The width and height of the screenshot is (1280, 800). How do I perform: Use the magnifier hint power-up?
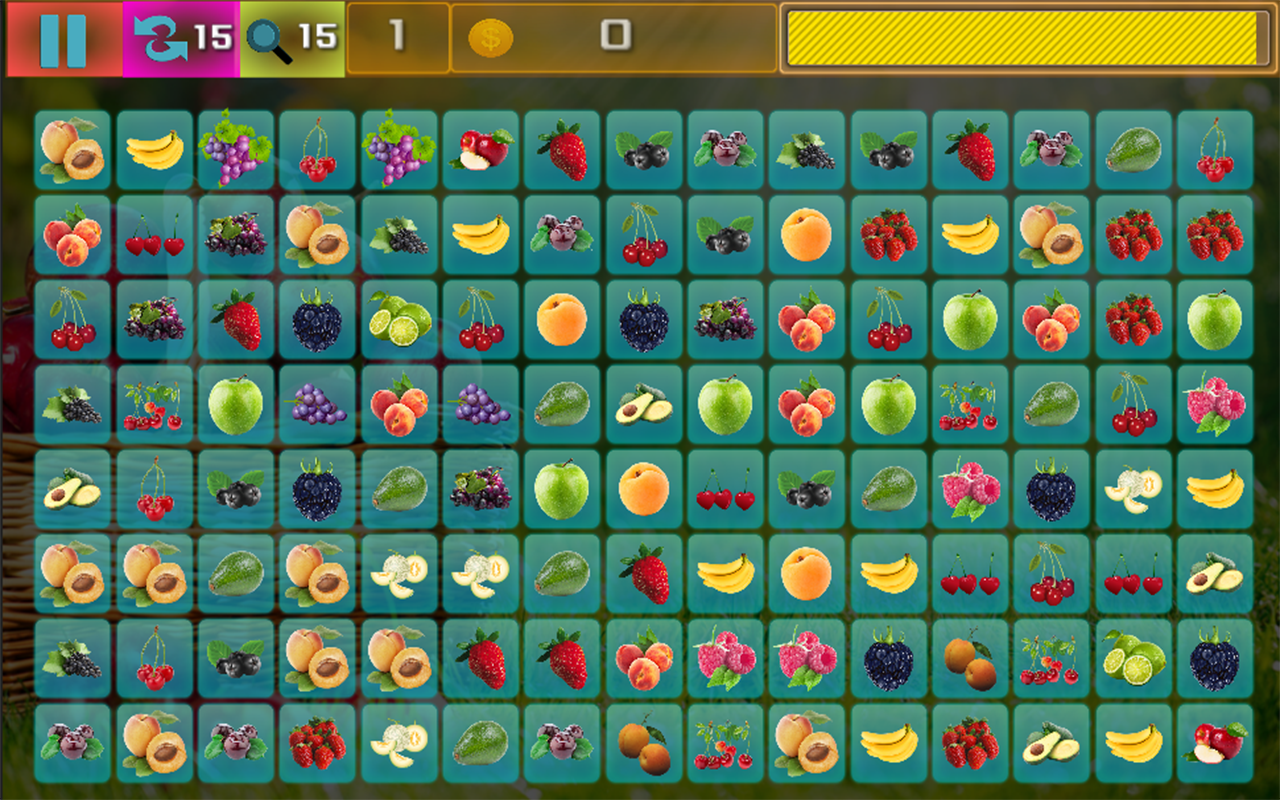click(x=263, y=35)
